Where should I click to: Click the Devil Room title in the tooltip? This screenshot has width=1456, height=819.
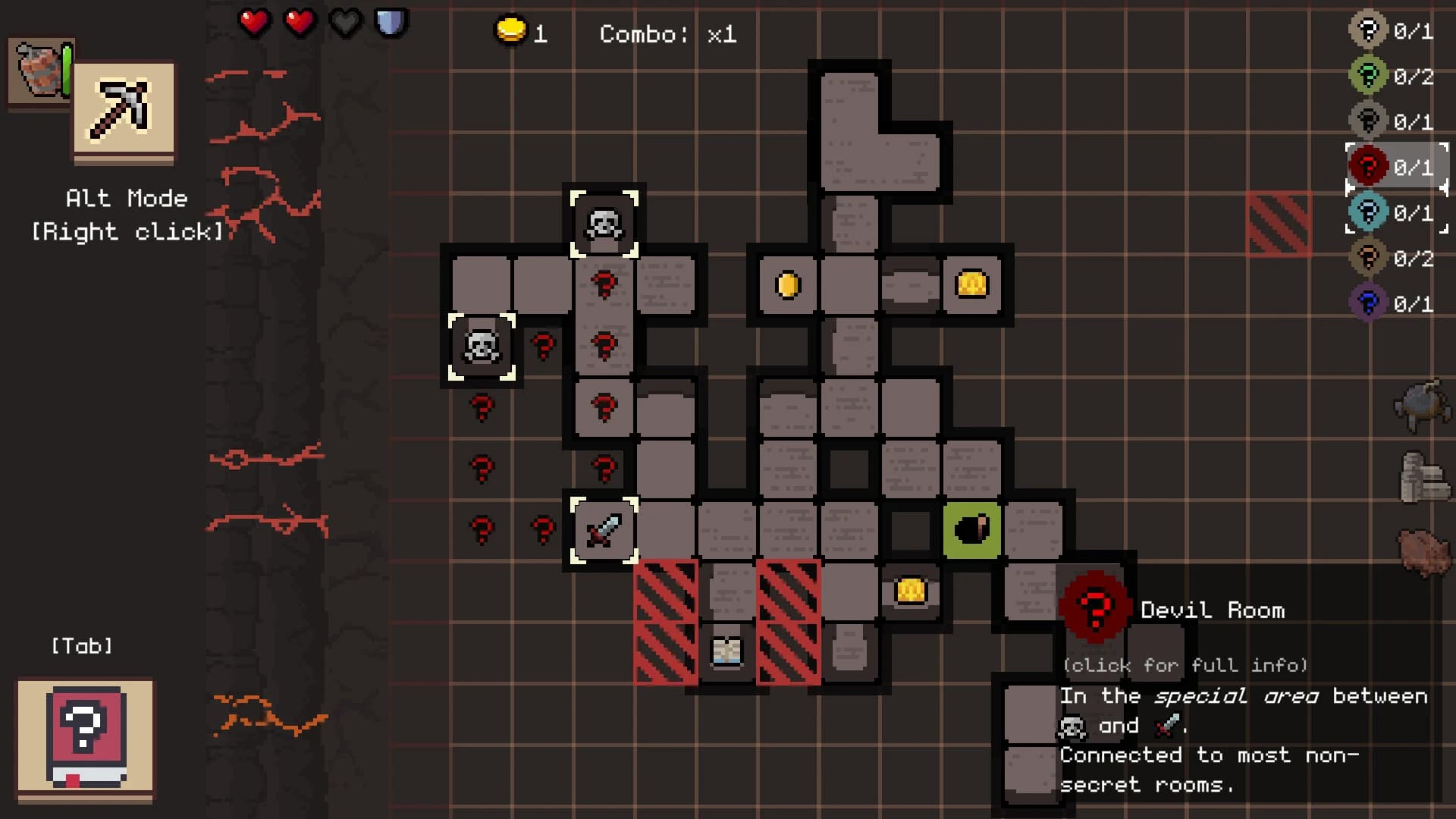click(1213, 610)
